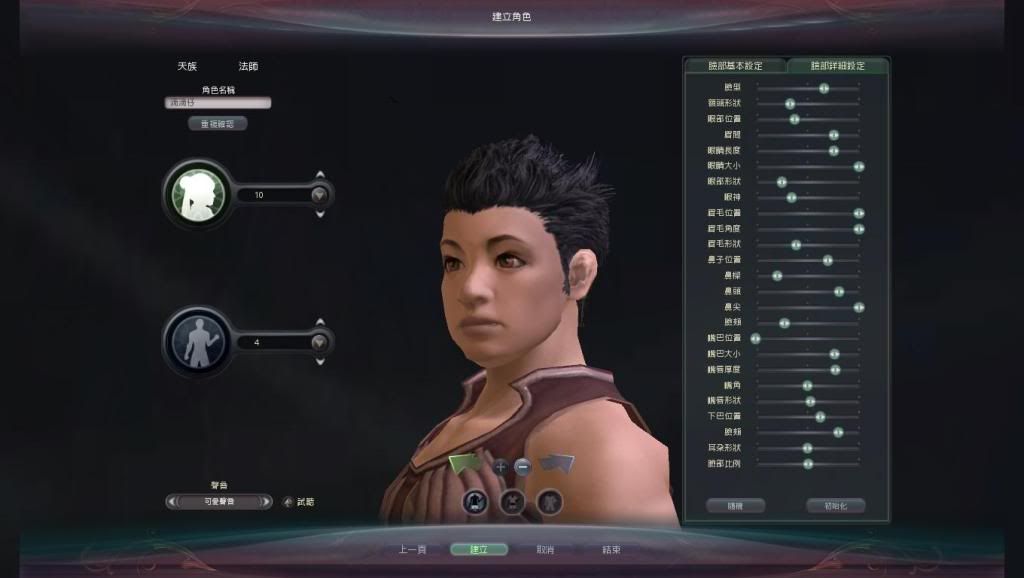
Task: Click the 角色名稱 character name field
Action: pyautogui.click(x=218, y=102)
